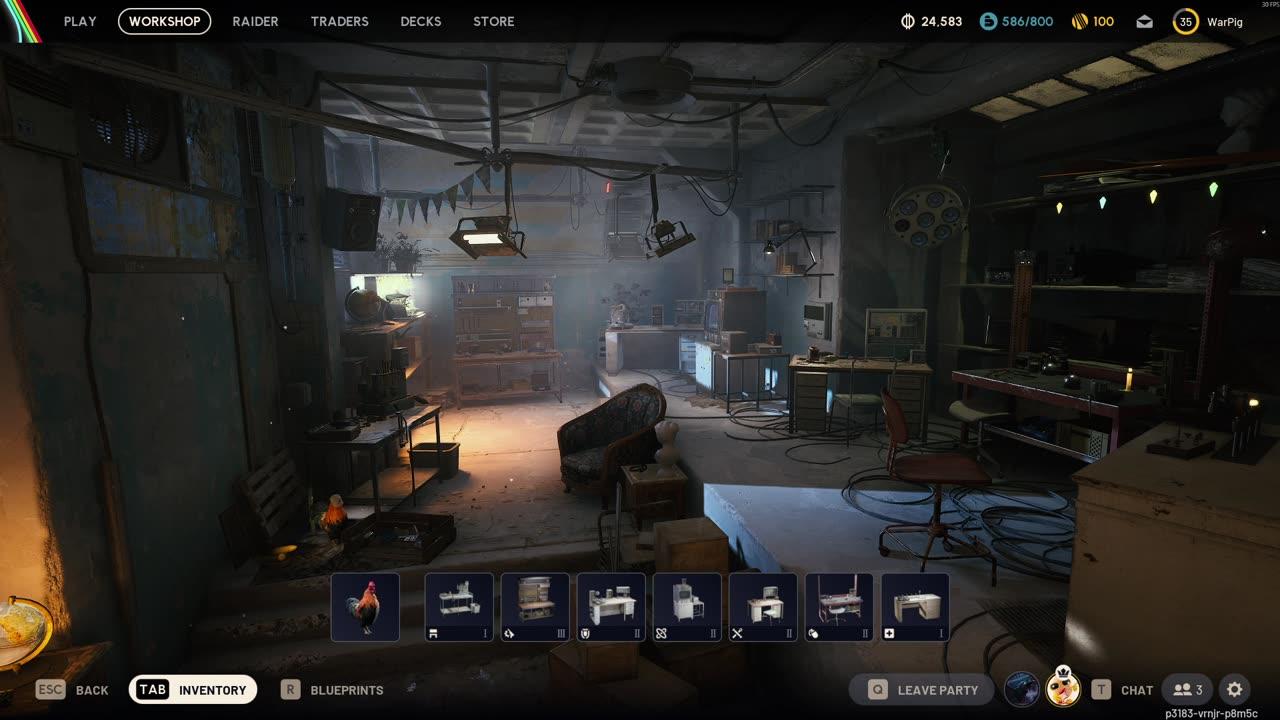The height and width of the screenshot is (720, 1280).
Task: Click the rainbow logo in the top-left corner
Action: click(20, 20)
